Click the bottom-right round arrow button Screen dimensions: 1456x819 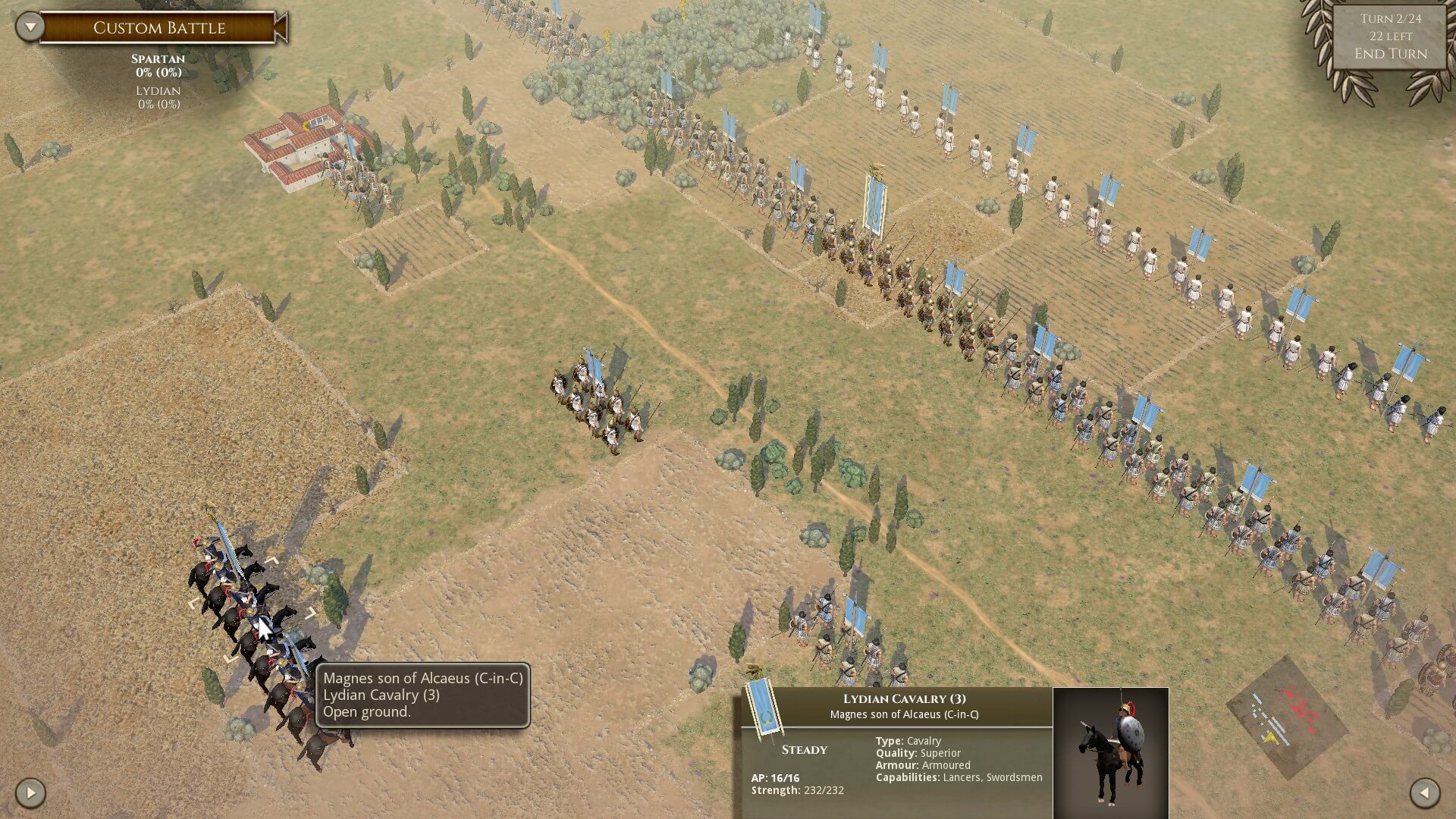[x=1424, y=793]
